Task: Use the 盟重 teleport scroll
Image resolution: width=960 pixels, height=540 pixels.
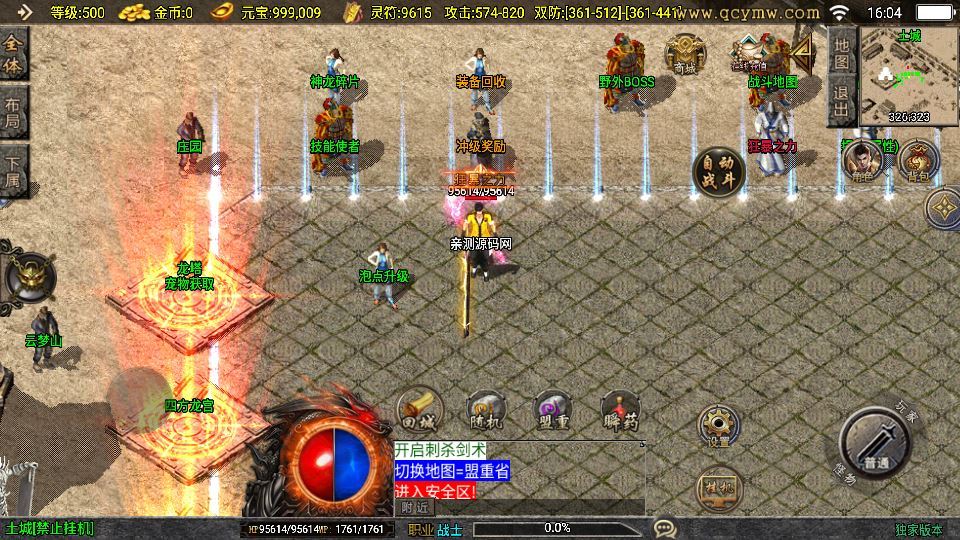Action: (x=552, y=409)
